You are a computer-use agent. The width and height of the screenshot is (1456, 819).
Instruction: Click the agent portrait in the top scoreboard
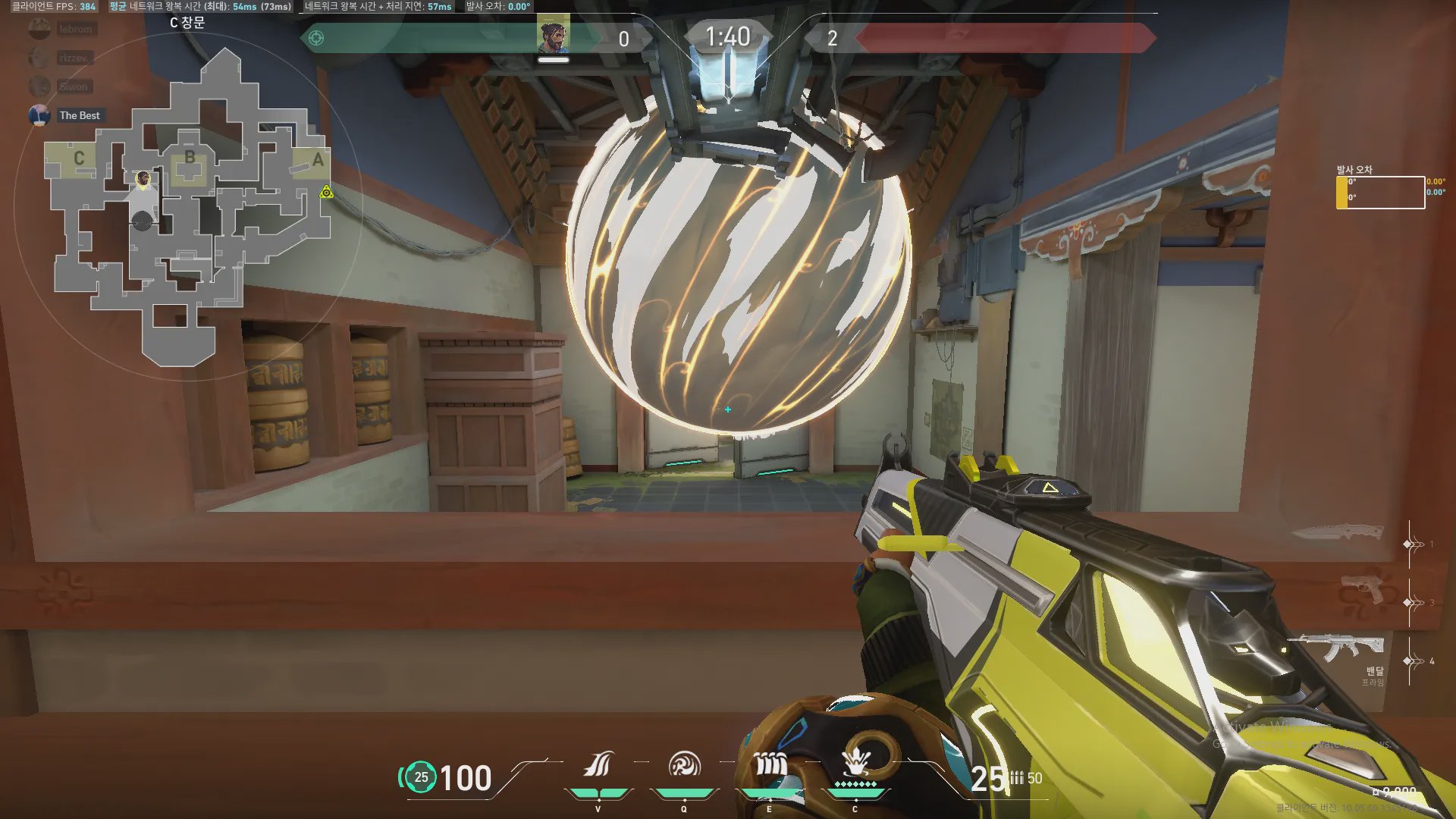pos(554,36)
